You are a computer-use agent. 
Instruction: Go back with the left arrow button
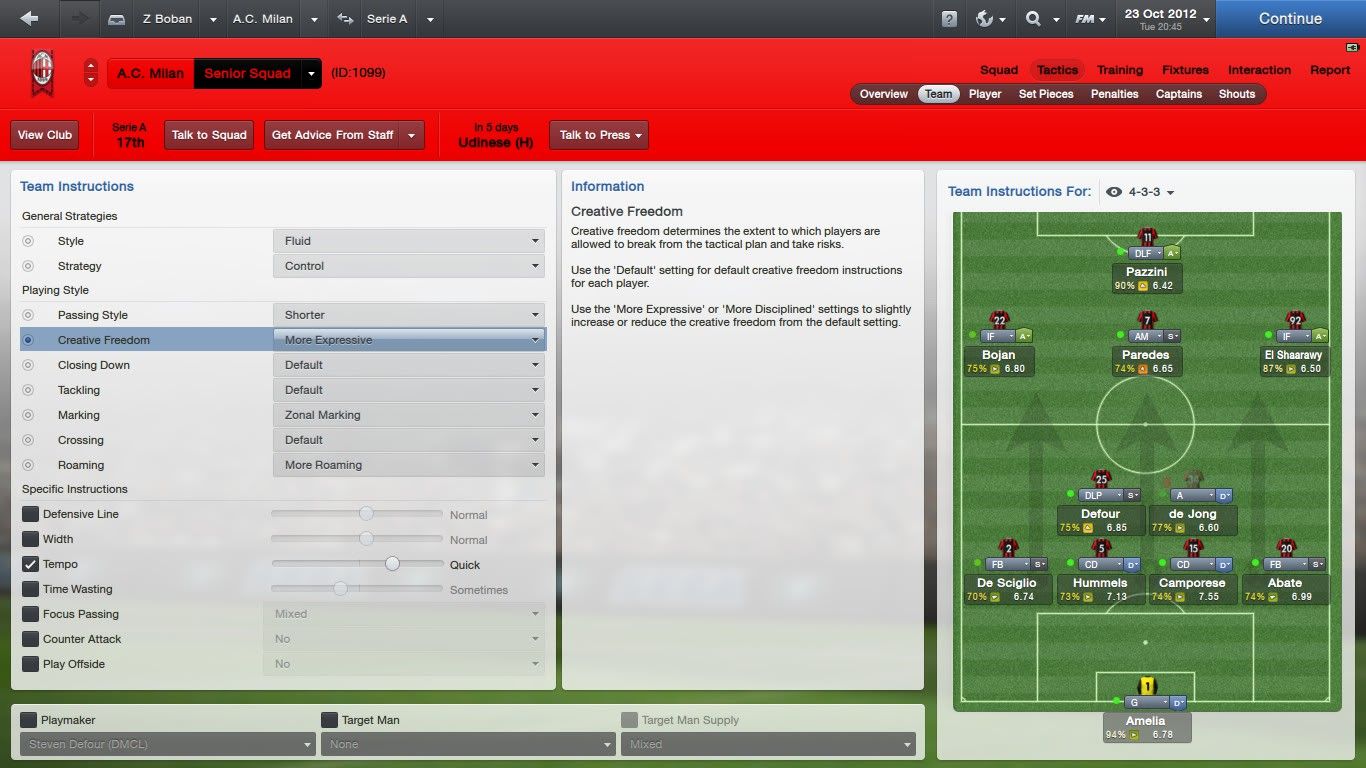pyautogui.click(x=29, y=18)
